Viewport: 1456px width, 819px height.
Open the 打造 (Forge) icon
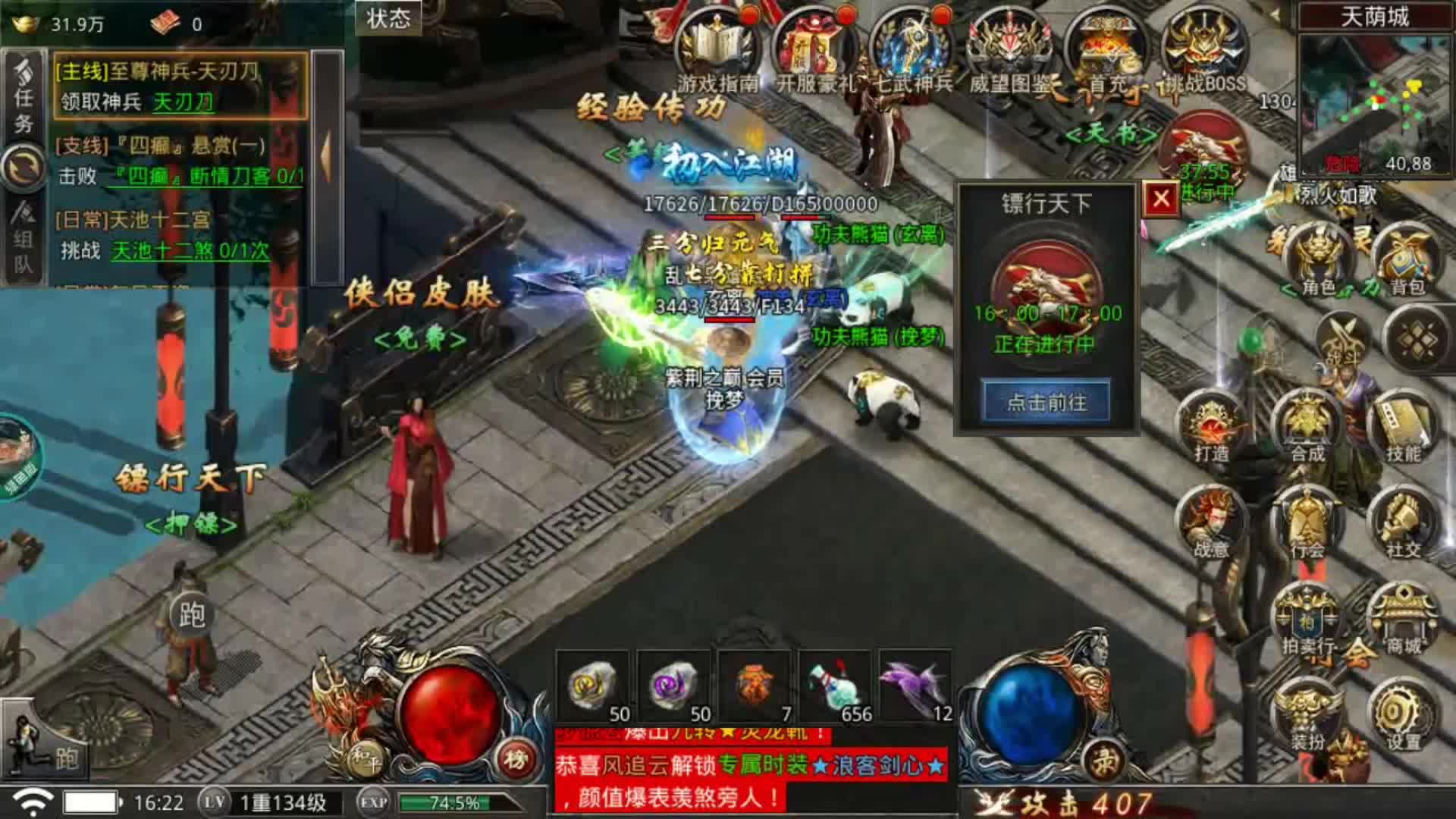(1207, 423)
